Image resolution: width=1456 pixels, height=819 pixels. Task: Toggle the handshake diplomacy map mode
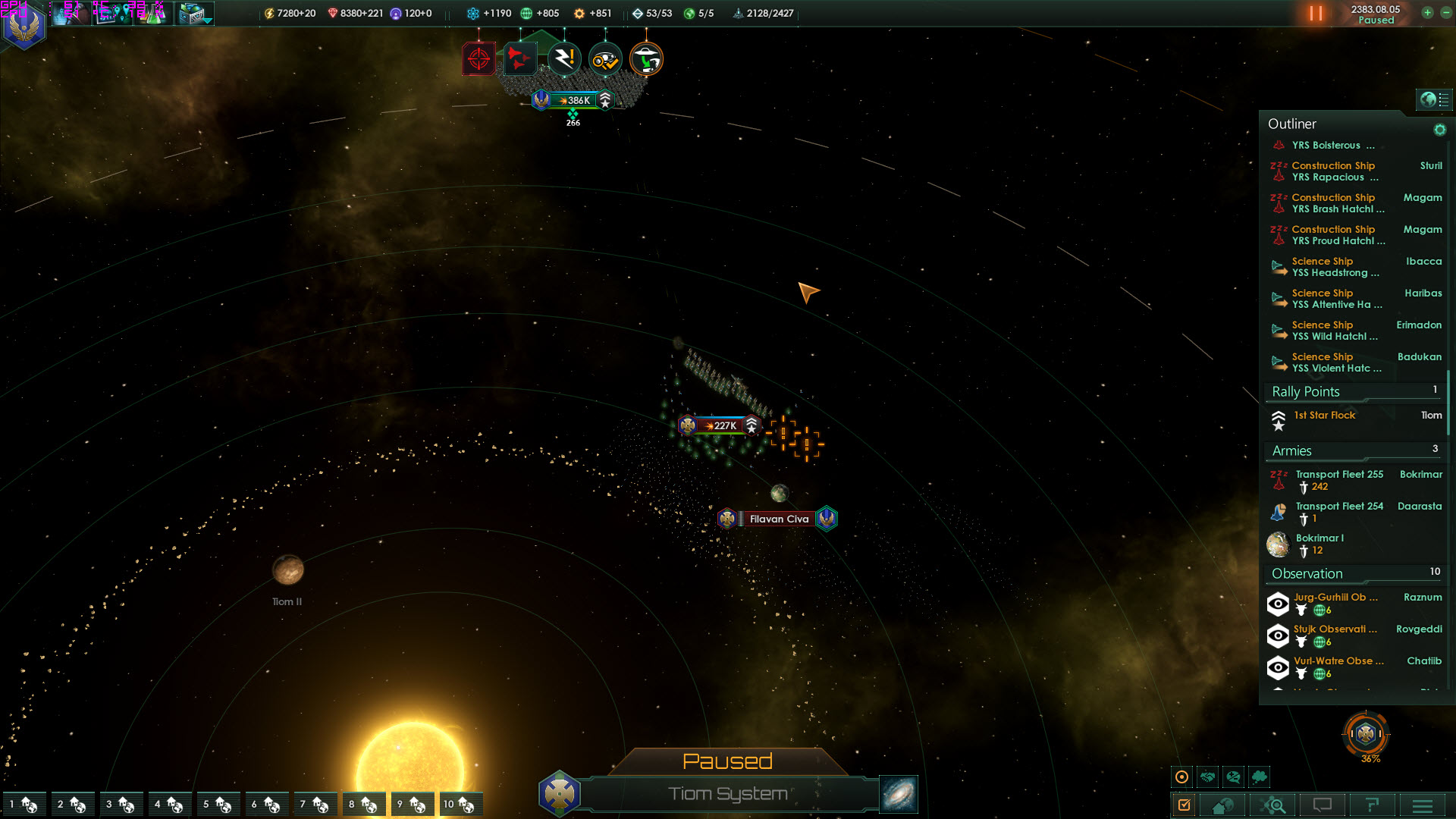[x=1208, y=777]
